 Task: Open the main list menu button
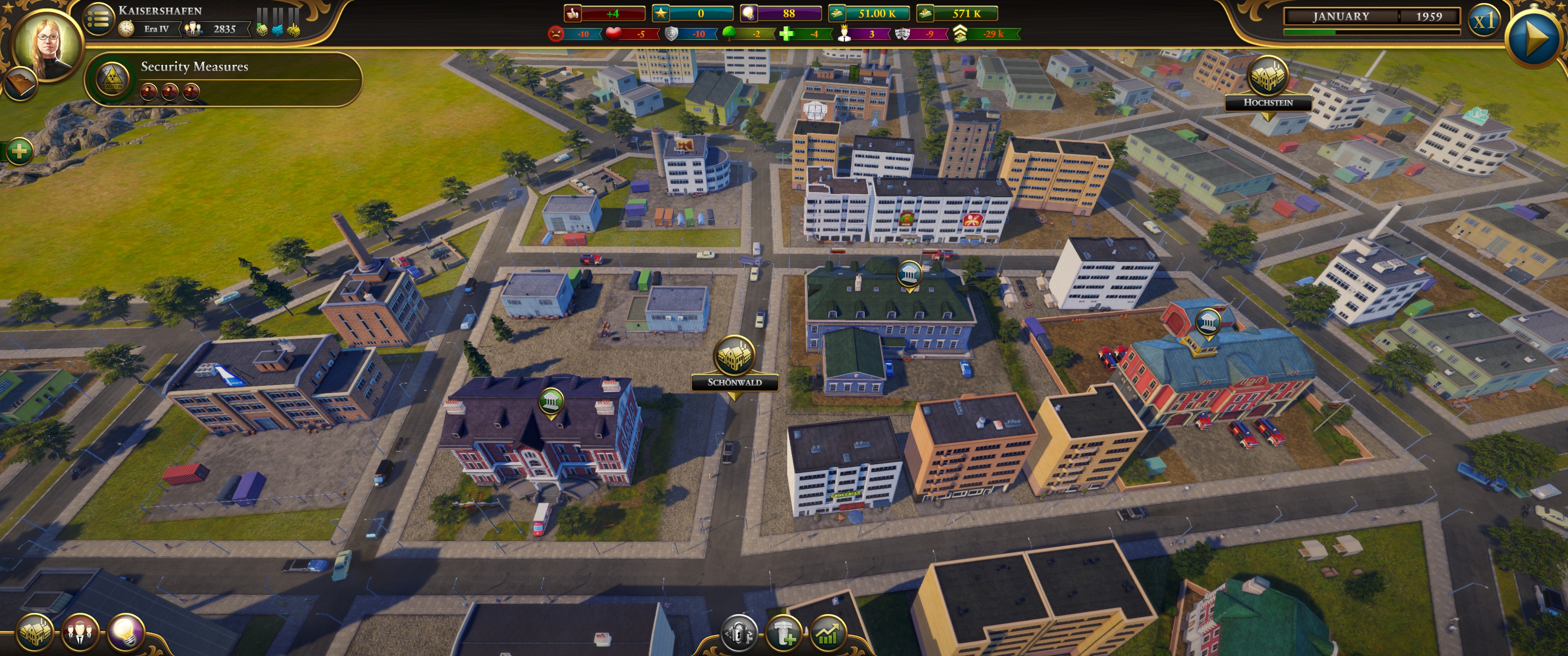[98, 19]
